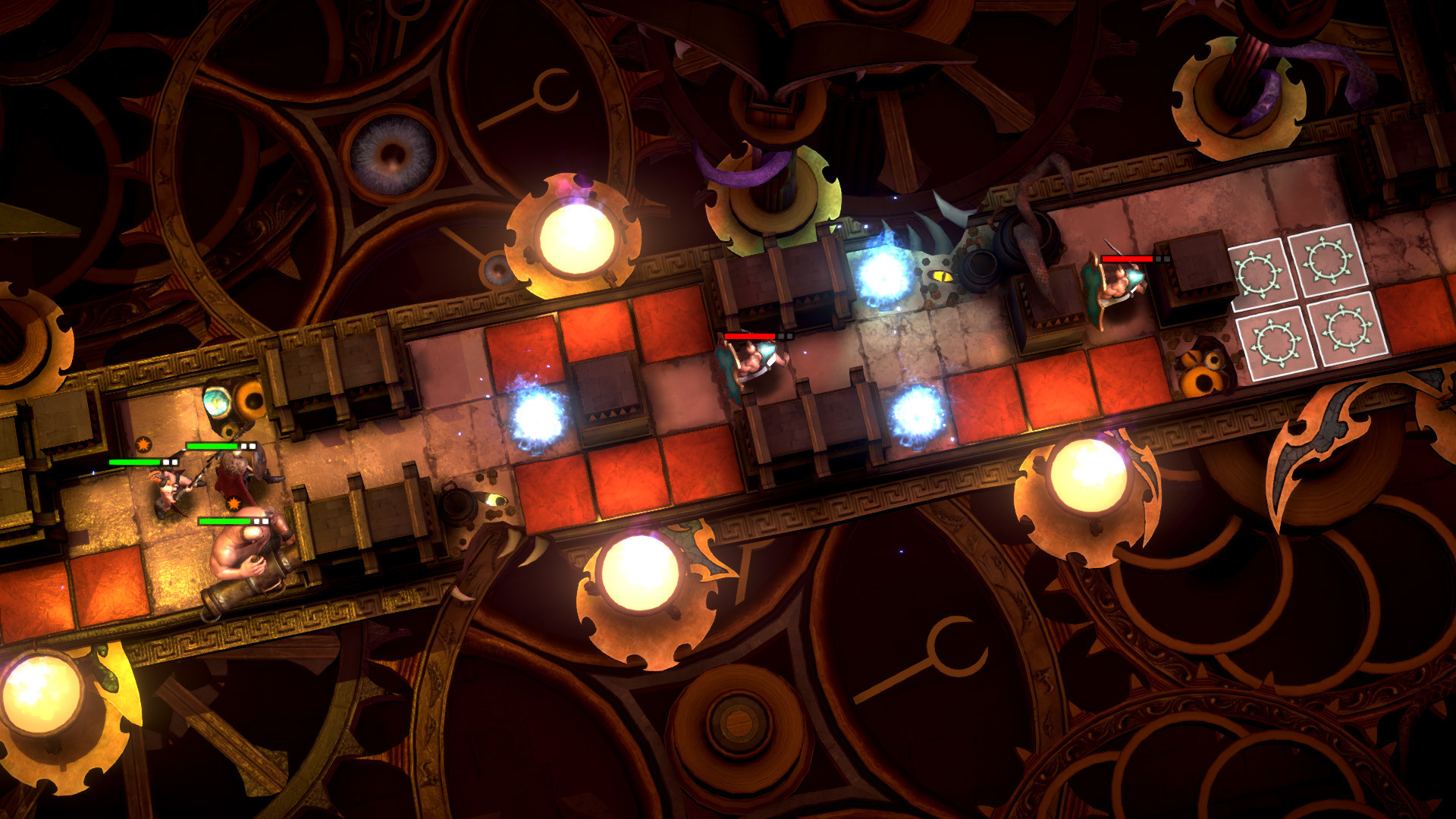Toggle the orange star marker above the goblin
This screenshot has height=819, width=1456.
click(143, 444)
